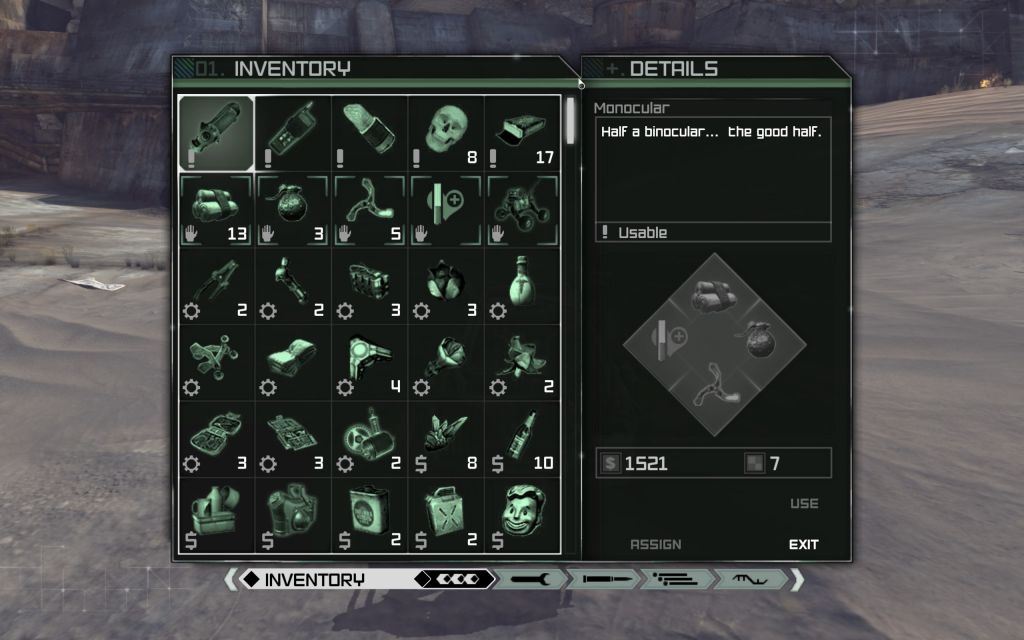Choose the bandages quick-use slot
1024x640 pixels.
click(x=216, y=210)
